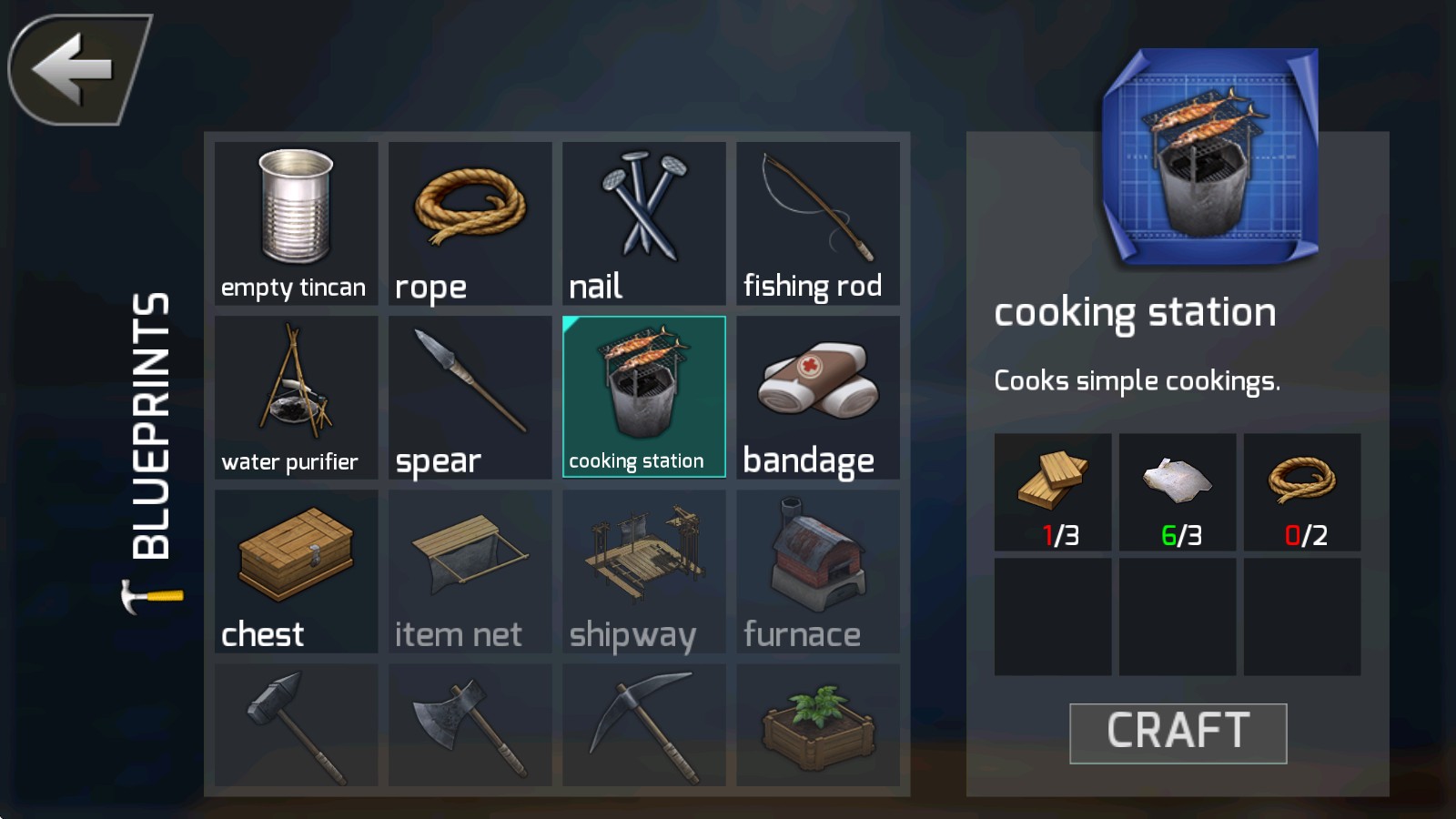1456x819 pixels.
Task: Open the planter box blueprint
Action: click(817, 725)
